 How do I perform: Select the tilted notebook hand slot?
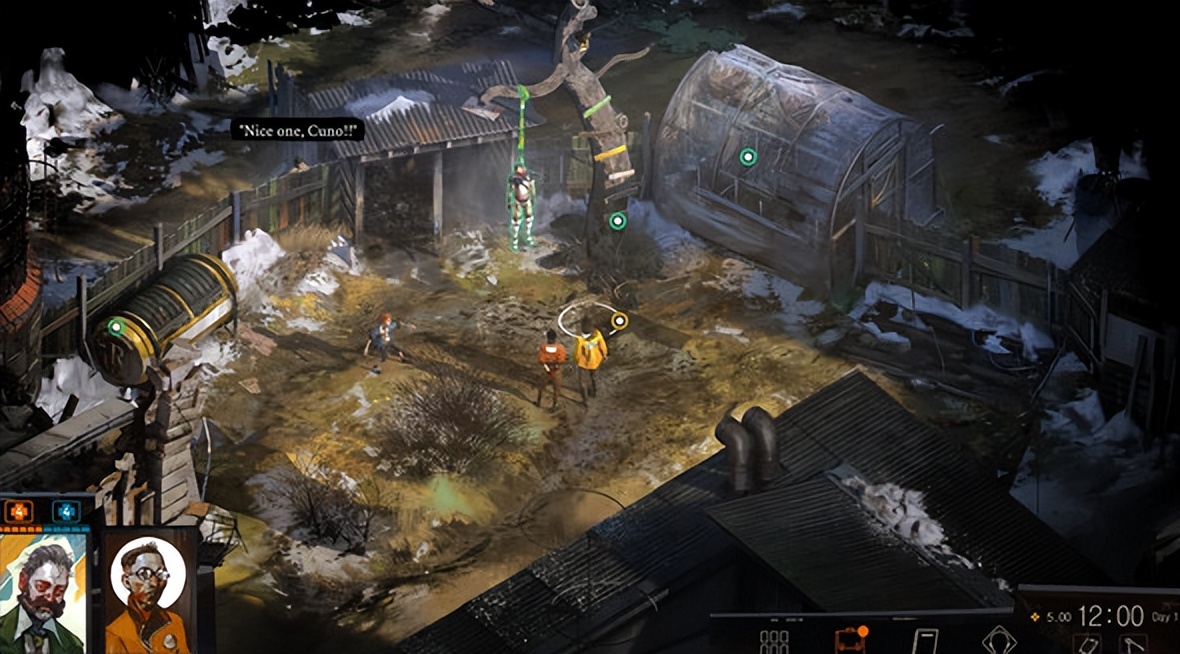point(1088,645)
